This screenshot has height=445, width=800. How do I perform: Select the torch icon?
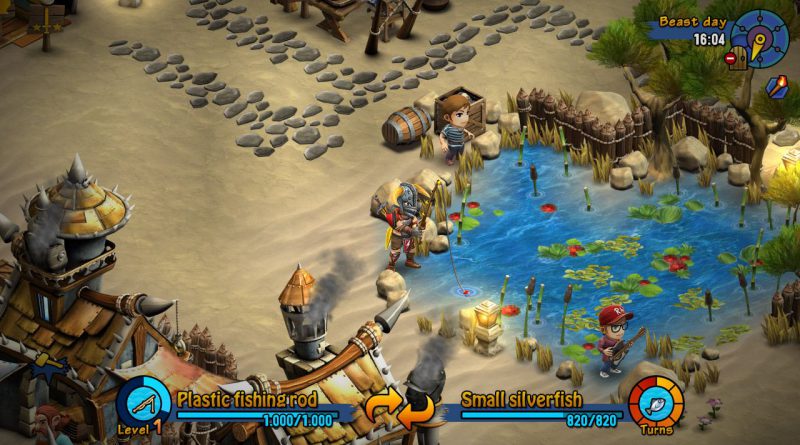click(775, 87)
